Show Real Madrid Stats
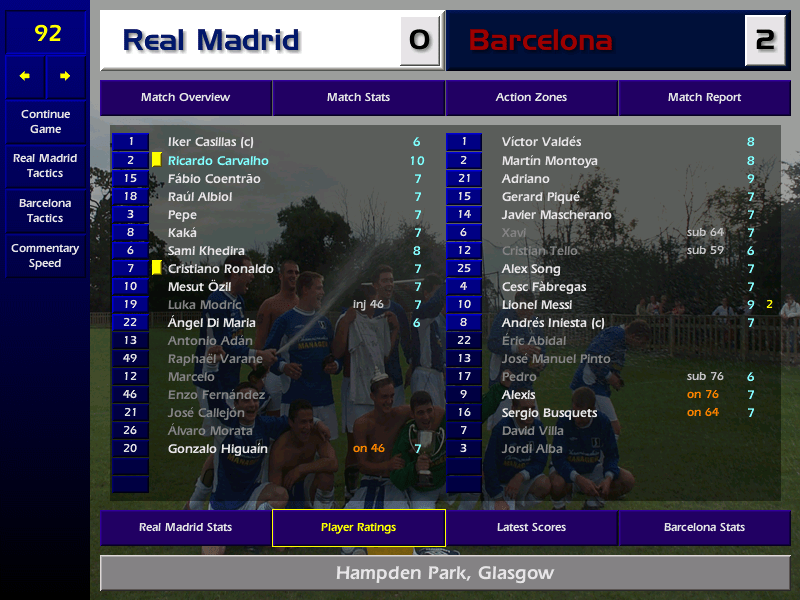Image resolution: width=800 pixels, height=600 pixels. tap(185, 528)
